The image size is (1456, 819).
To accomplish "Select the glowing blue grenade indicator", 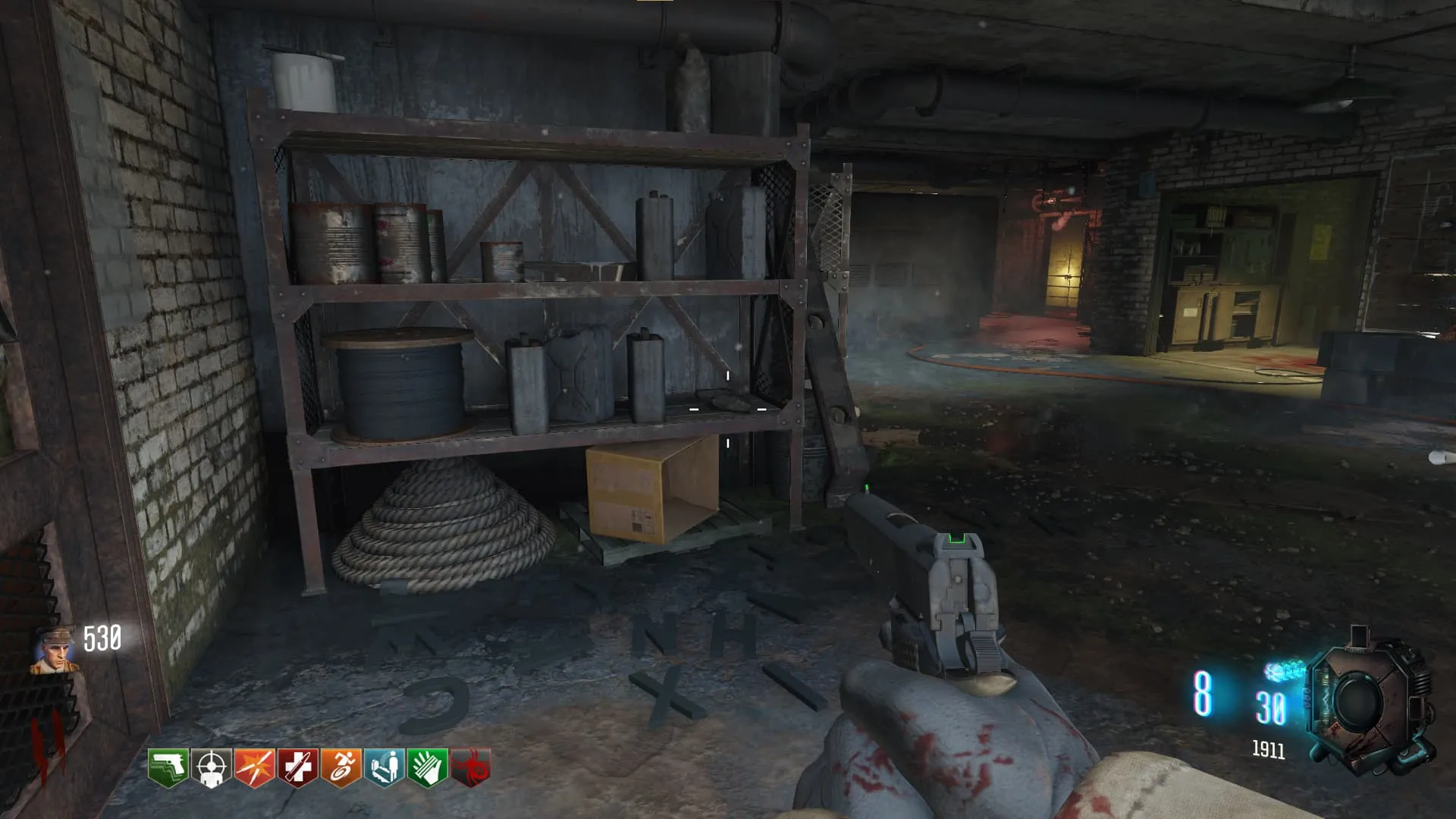I will pos(1285,670).
